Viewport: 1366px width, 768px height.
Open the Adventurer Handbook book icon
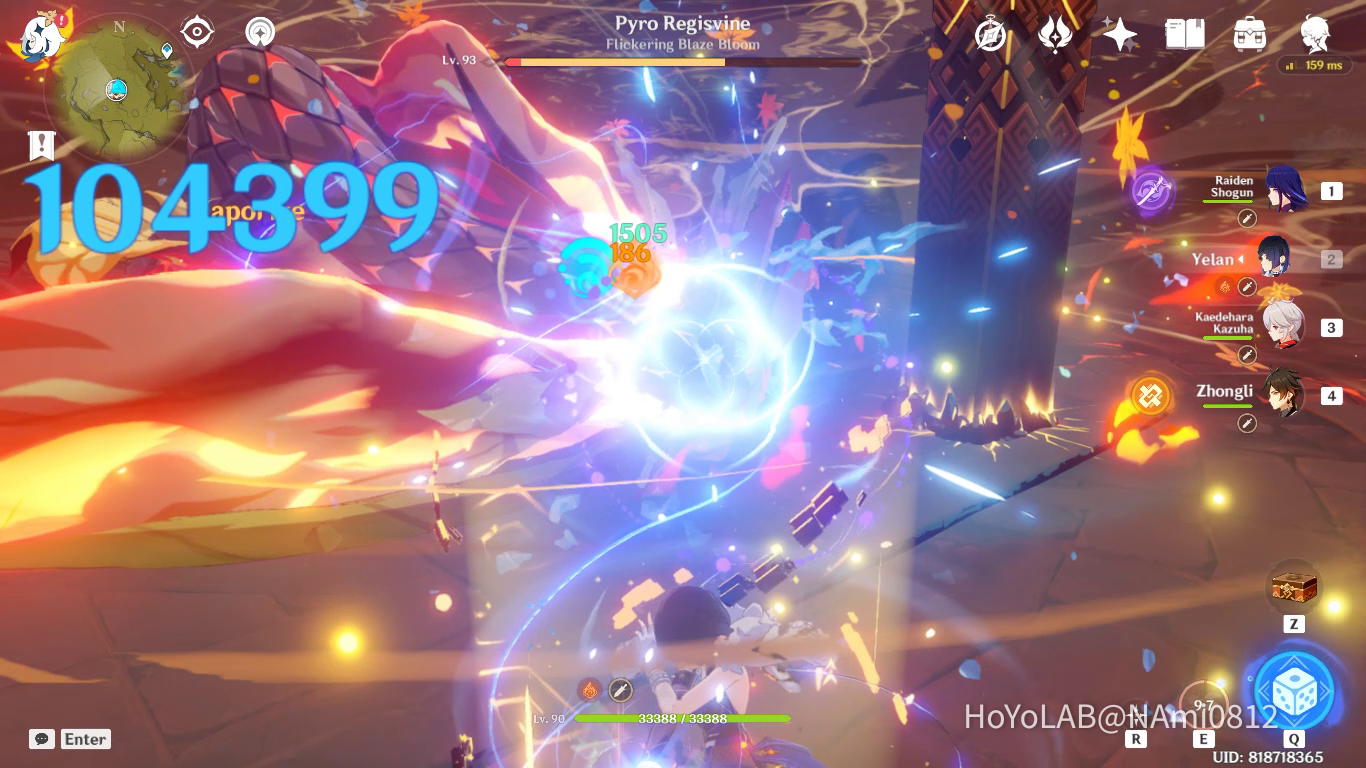pos(1183,33)
